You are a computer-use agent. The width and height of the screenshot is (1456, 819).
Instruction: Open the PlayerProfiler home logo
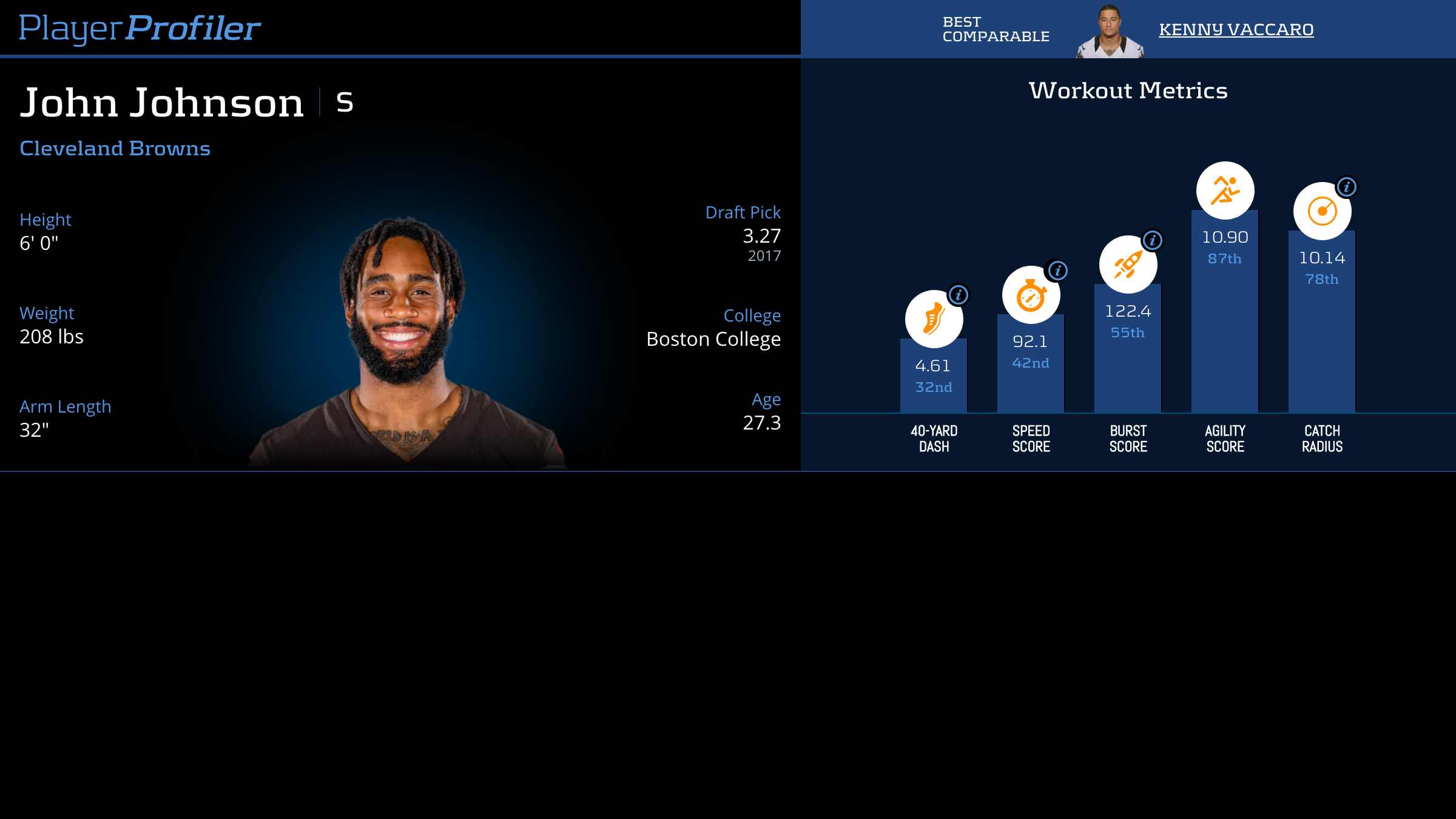pyautogui.click(x=140, y=28)
